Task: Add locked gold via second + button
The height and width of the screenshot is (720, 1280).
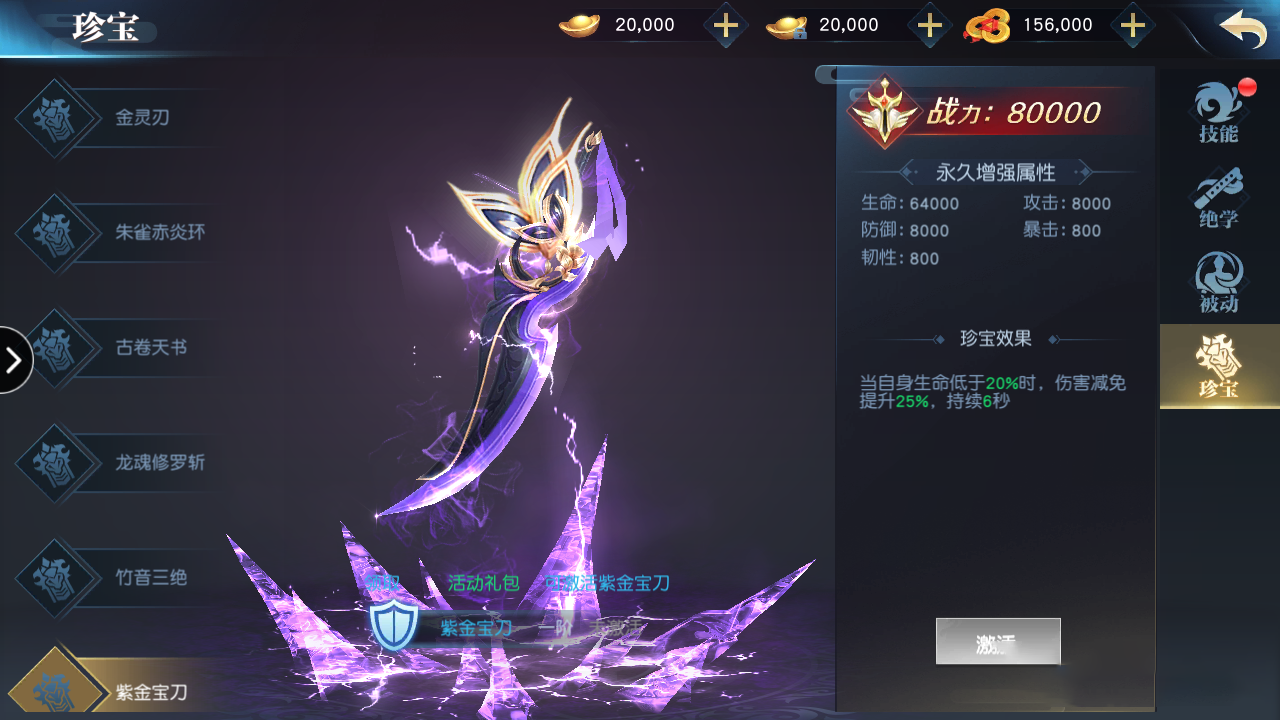Action: (x=929, y=24)
